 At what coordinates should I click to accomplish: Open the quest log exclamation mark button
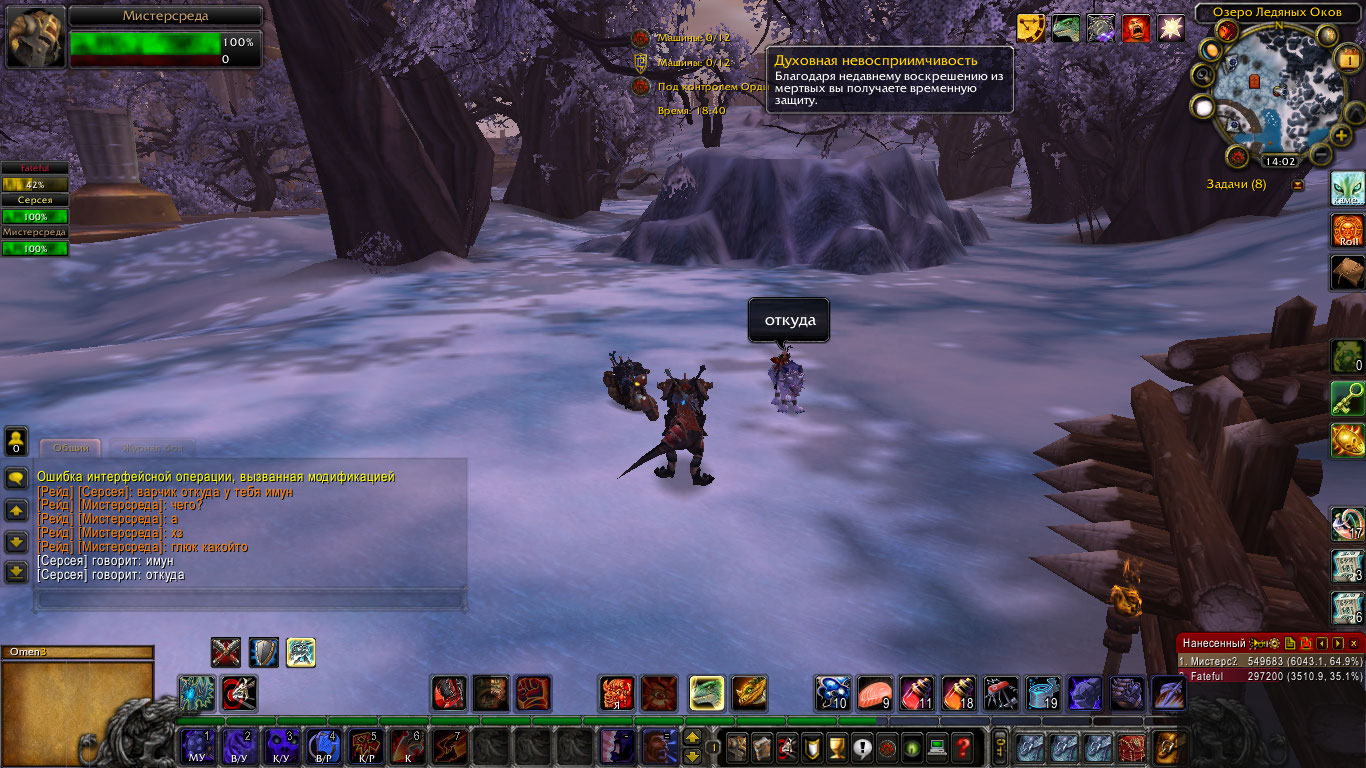[x=862, y=746]
